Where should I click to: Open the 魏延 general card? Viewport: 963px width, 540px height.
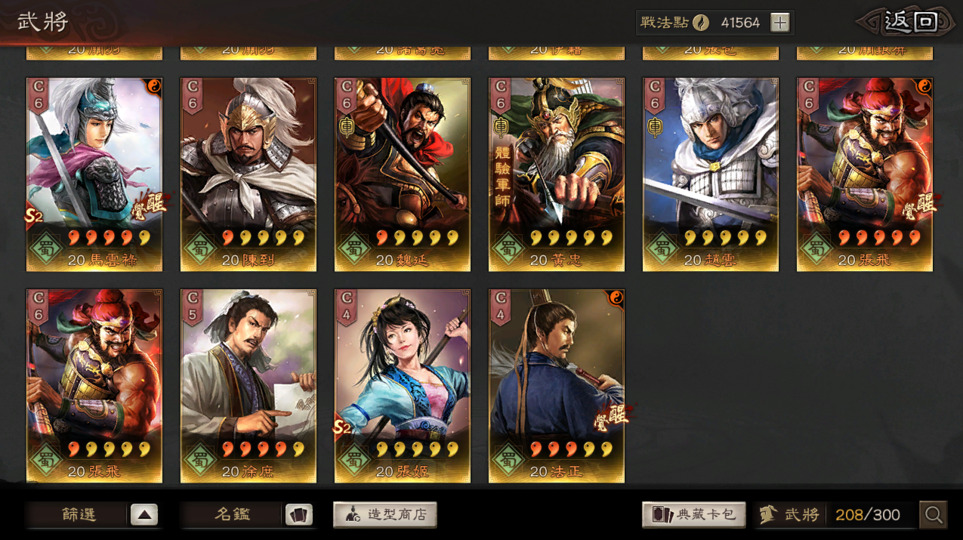[x=402, y=174]
